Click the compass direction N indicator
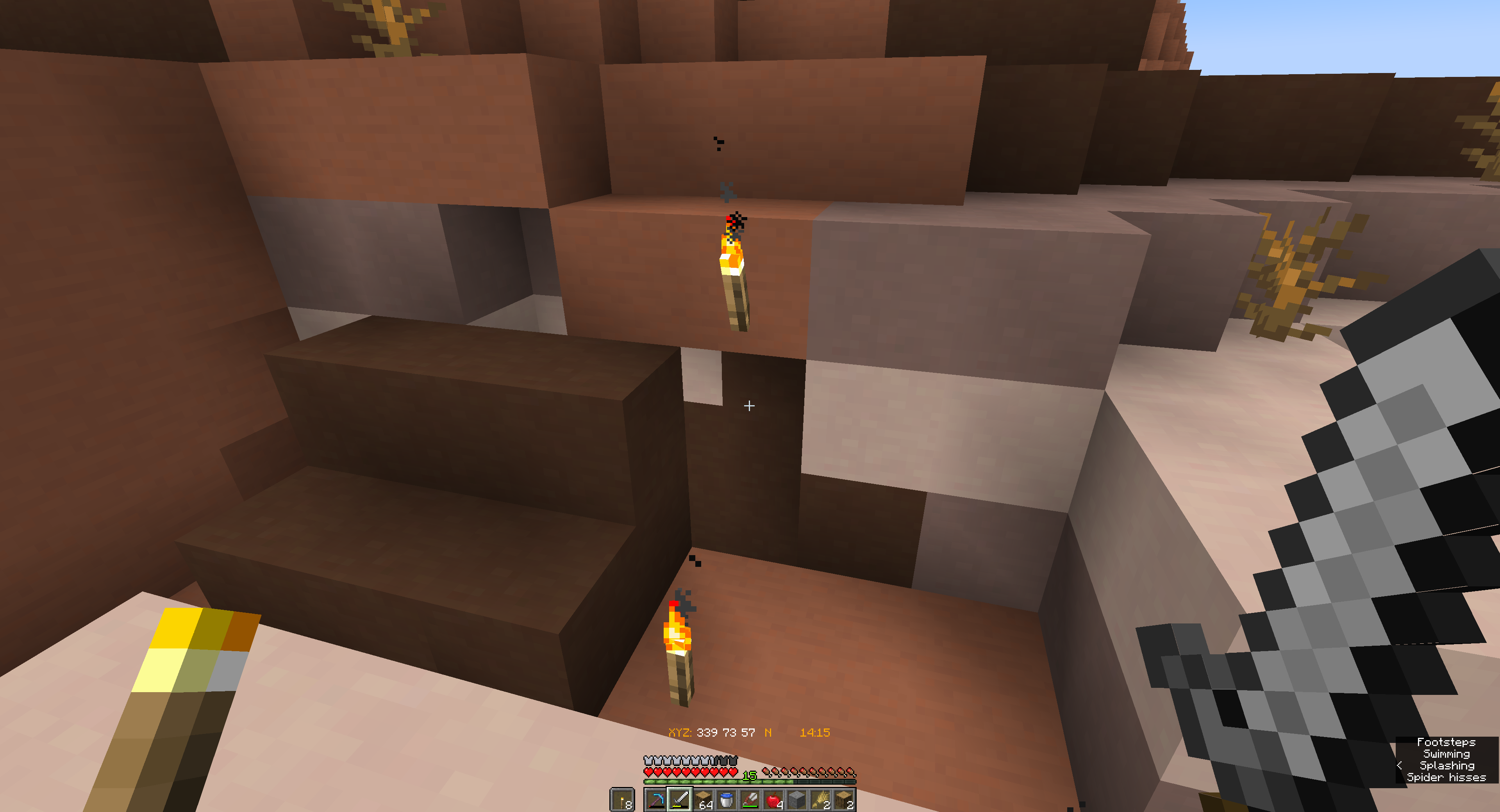The image size is (1500, 812). [x=768, y=732]
